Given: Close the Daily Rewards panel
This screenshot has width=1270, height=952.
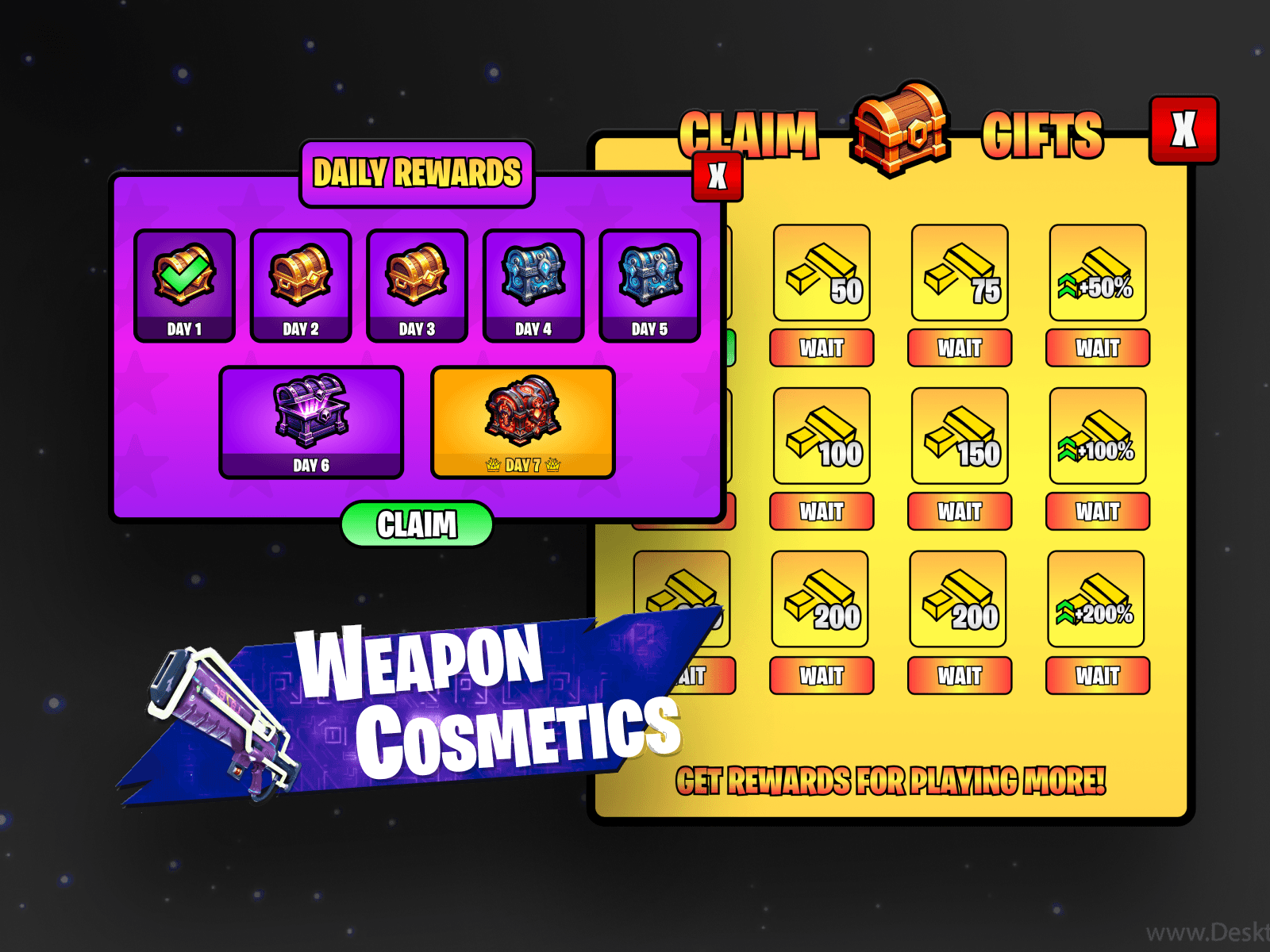Looking at the screenshot, I should coord(718,176).
